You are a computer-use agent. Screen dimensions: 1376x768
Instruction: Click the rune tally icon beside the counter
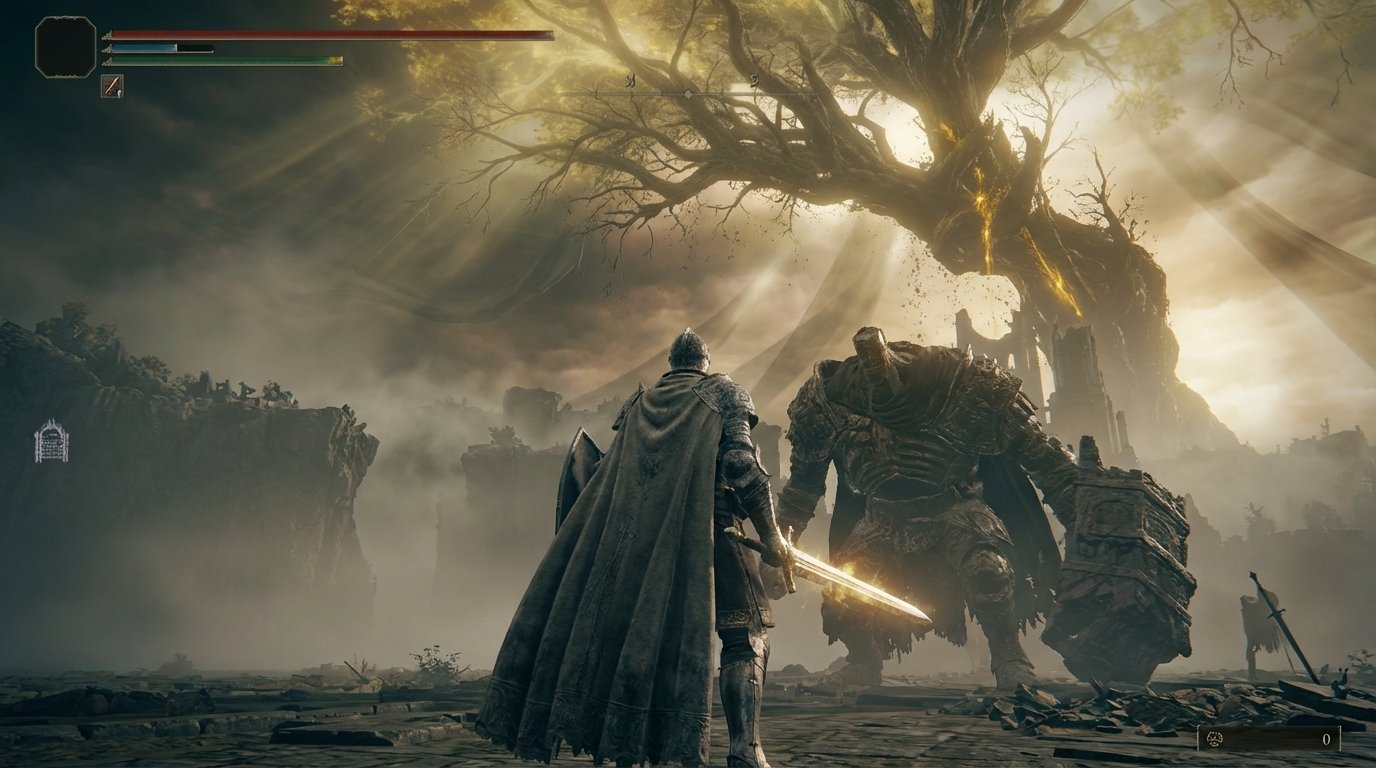(x=1214, y=740)
